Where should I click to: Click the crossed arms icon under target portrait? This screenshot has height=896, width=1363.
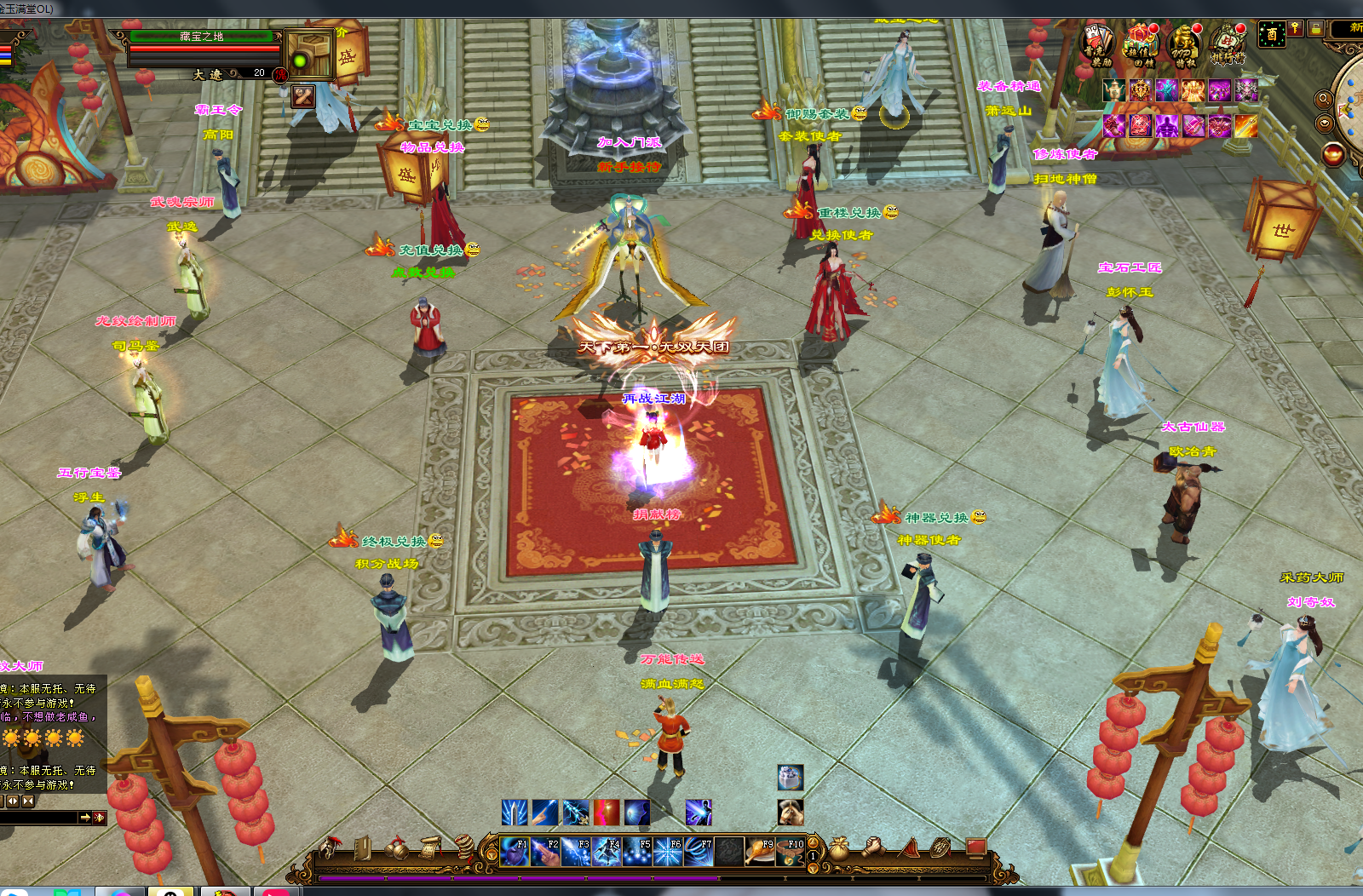coord(302,96)
